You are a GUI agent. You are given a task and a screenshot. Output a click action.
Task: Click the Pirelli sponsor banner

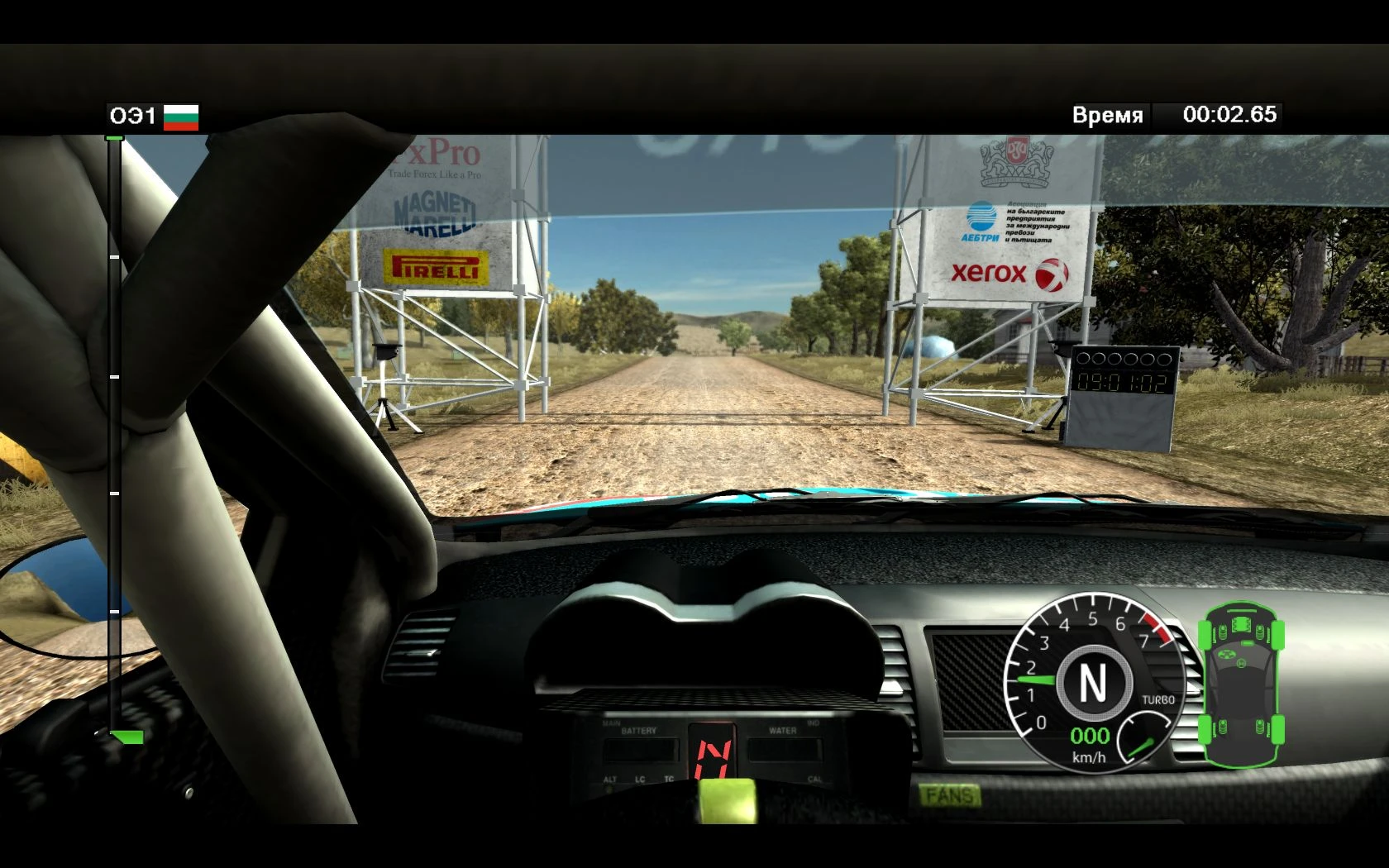437,267
